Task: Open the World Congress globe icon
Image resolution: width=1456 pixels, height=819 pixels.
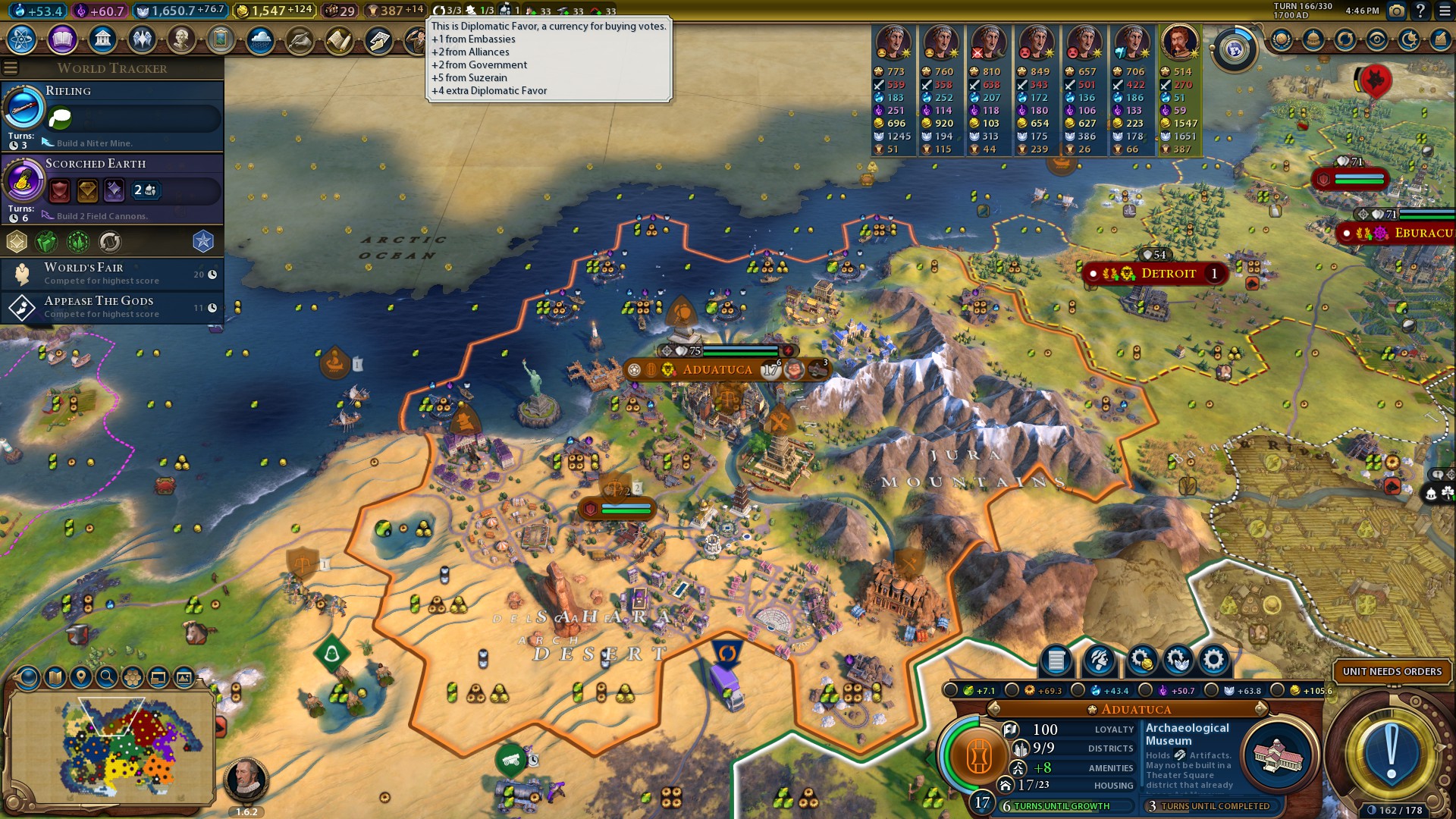Action: pyautogui.click(x=1234, y=50)
